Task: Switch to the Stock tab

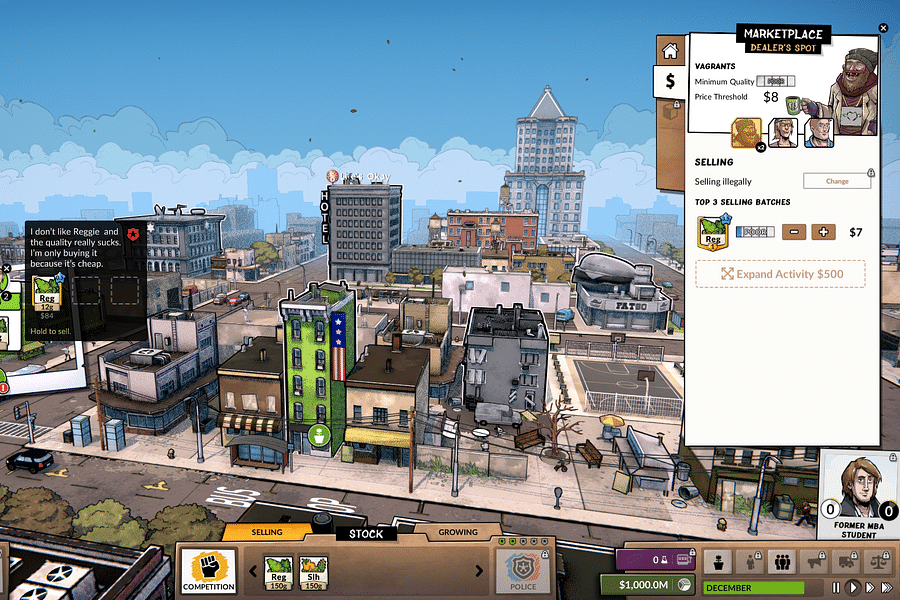Action: point(365,533)
